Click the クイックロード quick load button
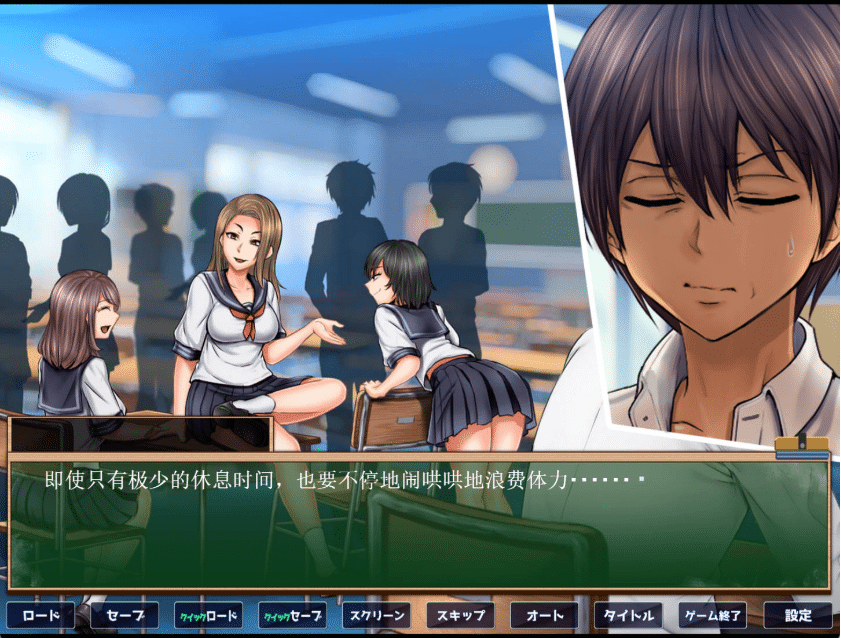This screenshot has height=638, width=841. pos(208,615)
